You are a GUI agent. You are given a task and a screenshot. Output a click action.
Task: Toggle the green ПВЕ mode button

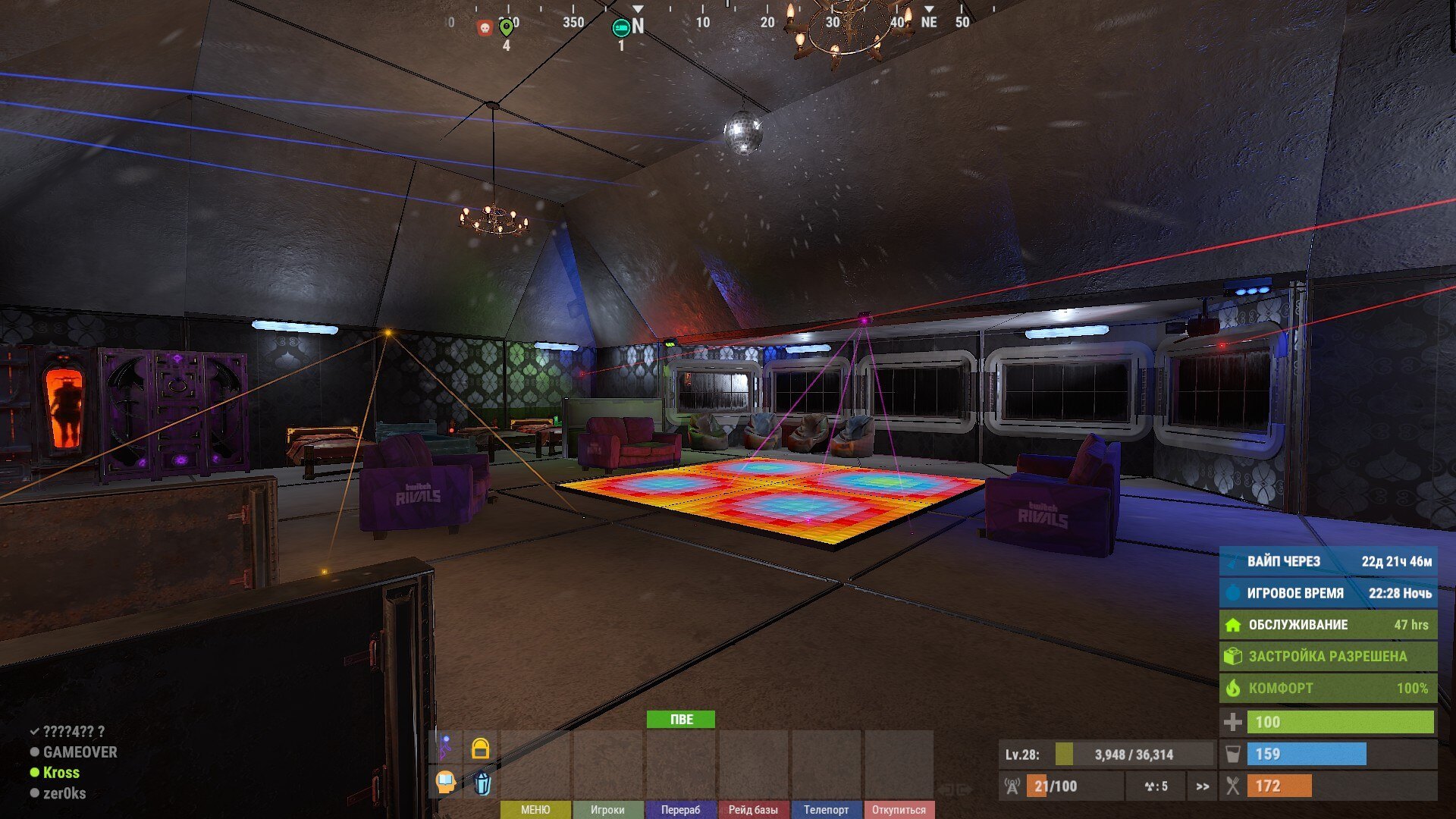point(680,719)
